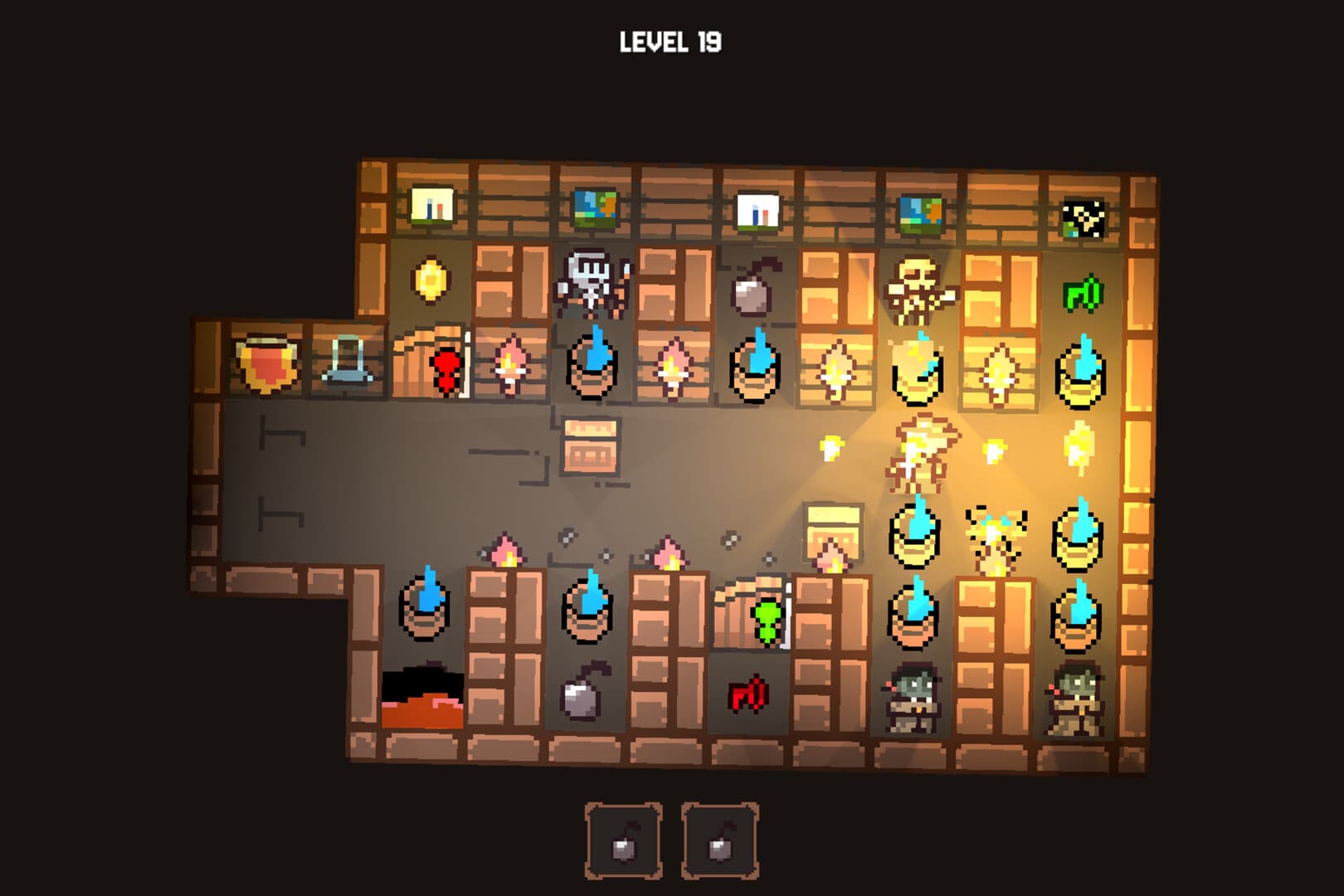Click the silver helmet beside the shield

[x=347, y=361]
